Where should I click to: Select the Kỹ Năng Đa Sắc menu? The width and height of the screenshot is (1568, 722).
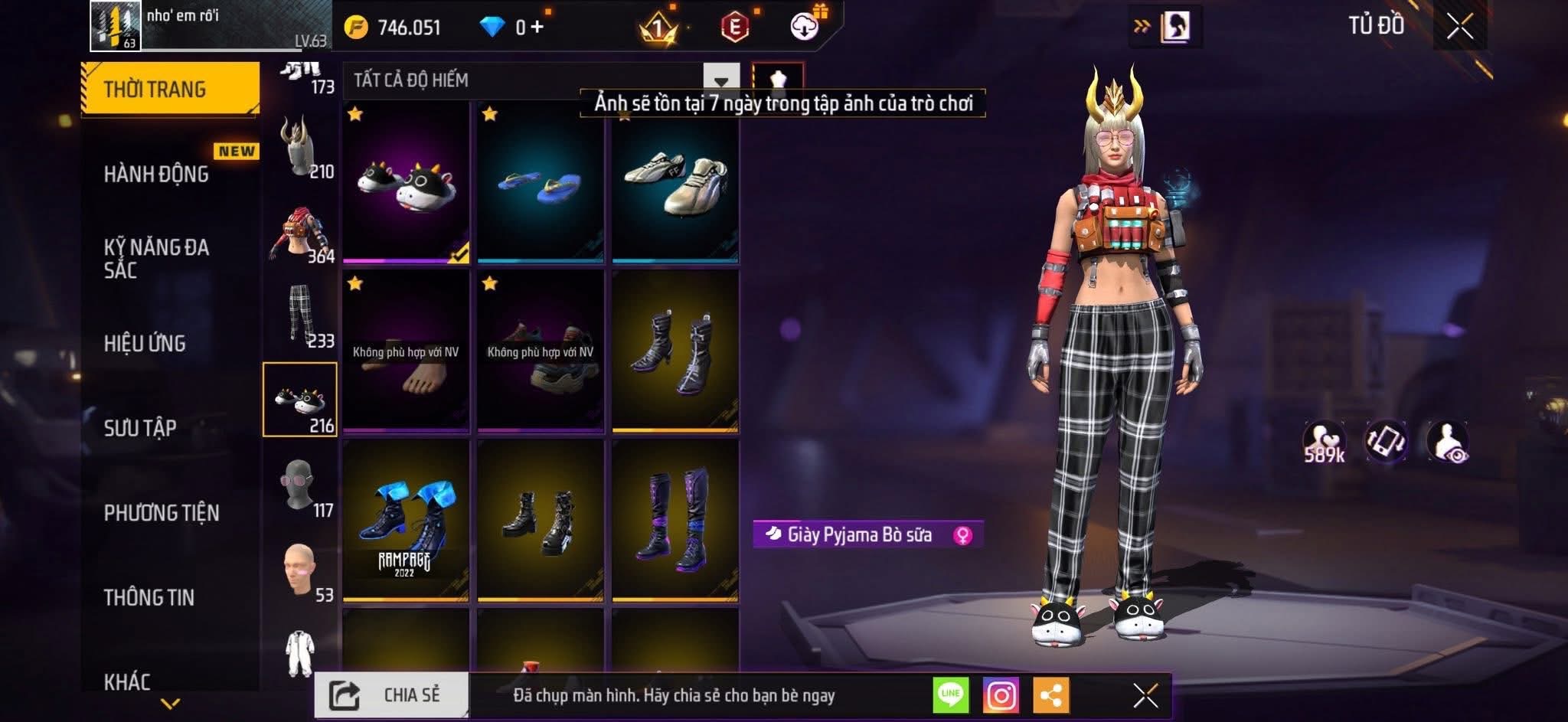click(156, 258)
